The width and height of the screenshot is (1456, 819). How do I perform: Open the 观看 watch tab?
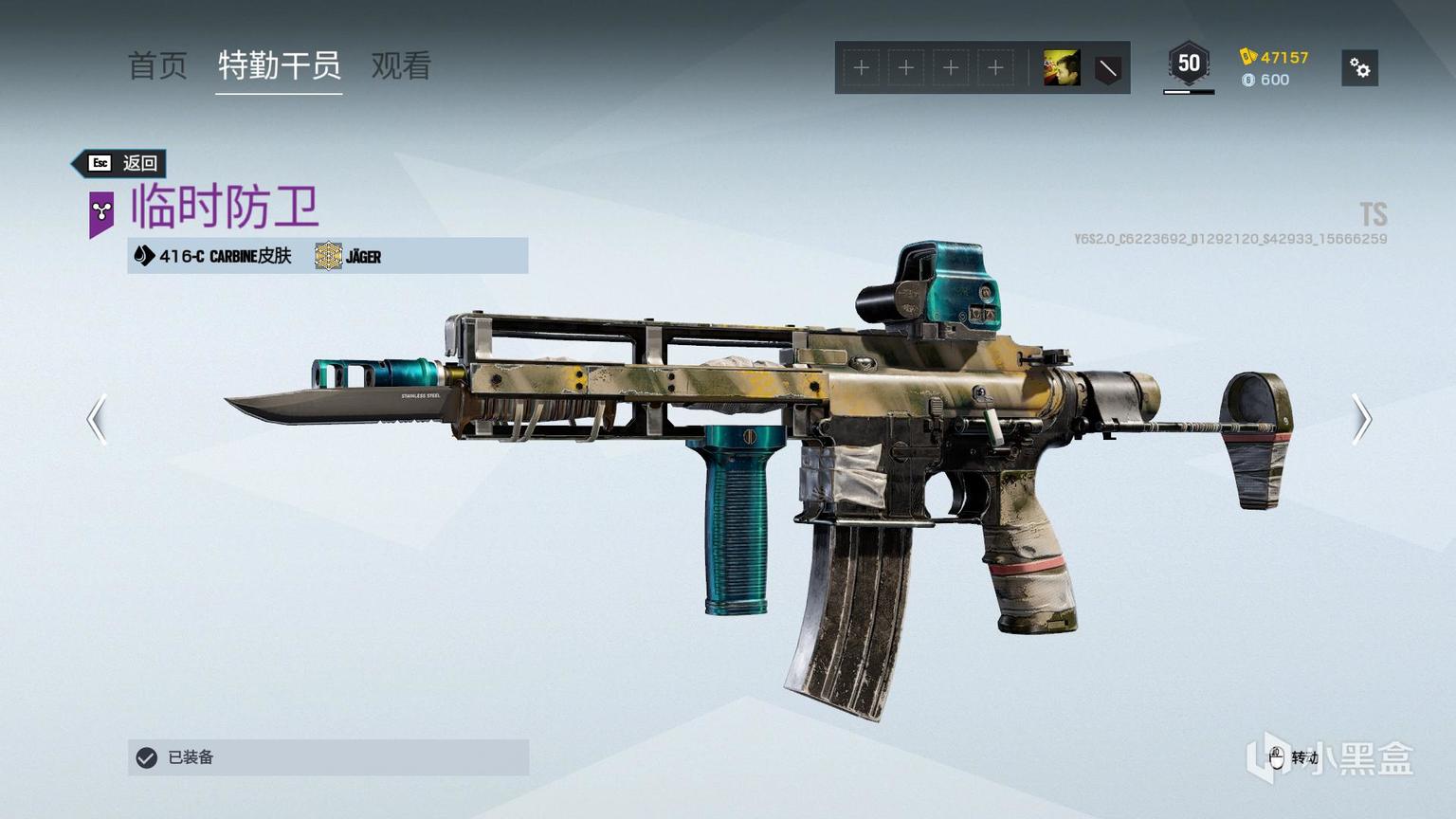(x=401, y=66)
